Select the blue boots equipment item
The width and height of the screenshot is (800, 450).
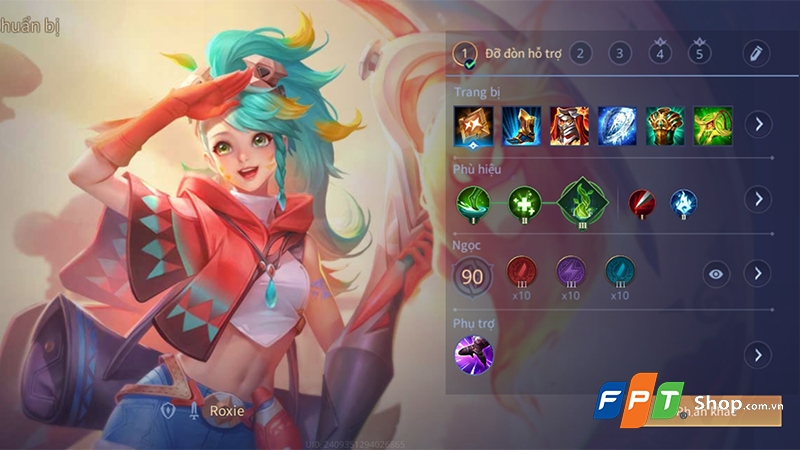(x=521, y=125)
